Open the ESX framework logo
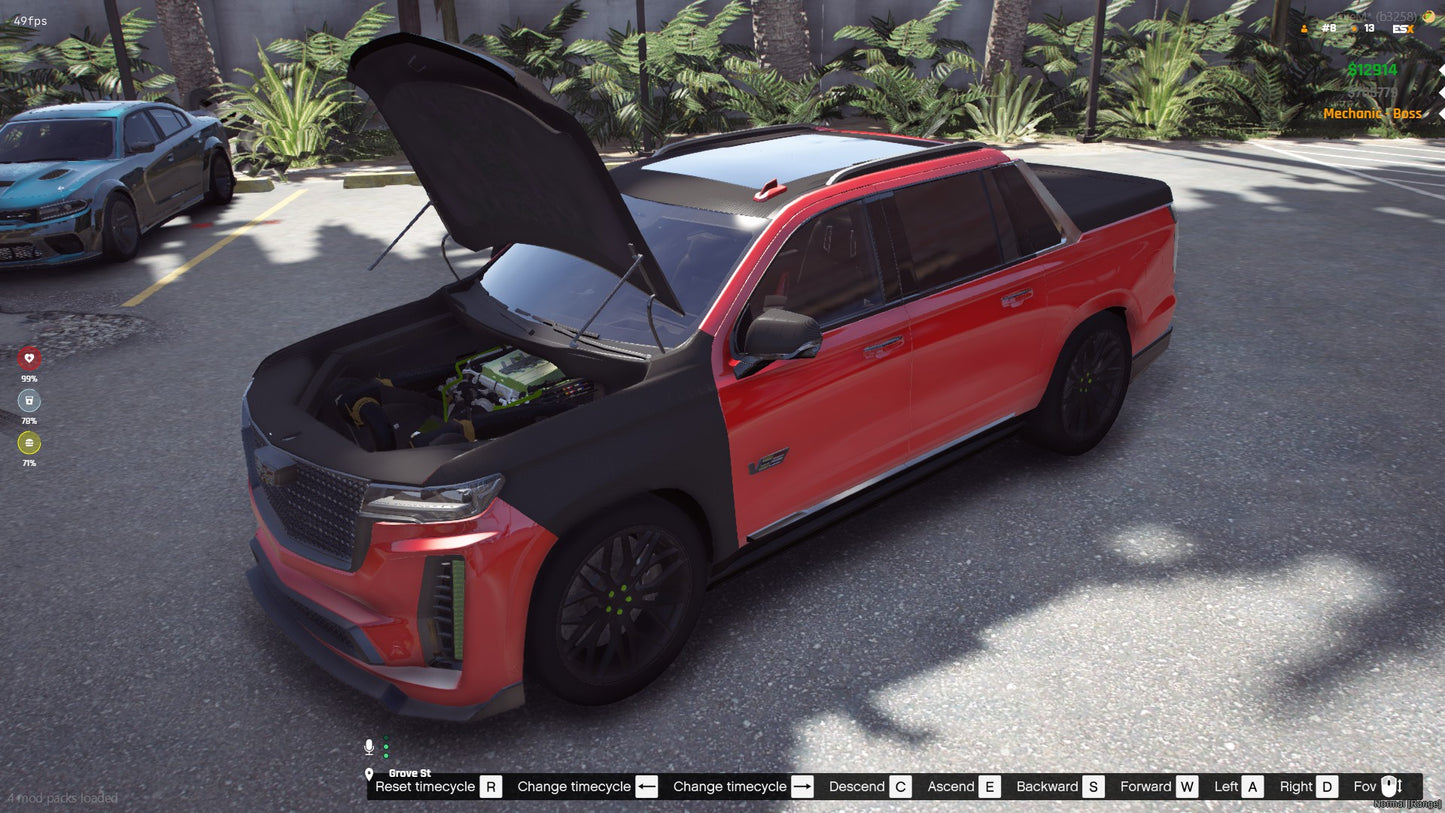1445x813 pixels. click(1403, 29)
